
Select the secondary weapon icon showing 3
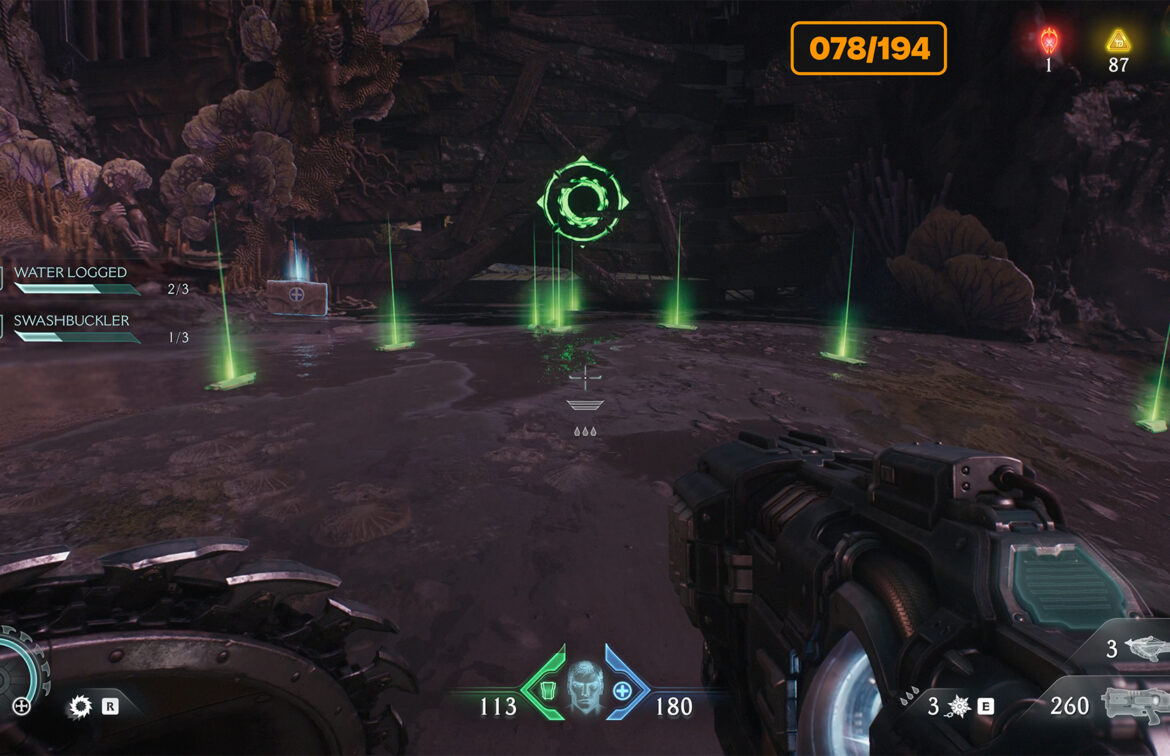tap(1146, 649)
